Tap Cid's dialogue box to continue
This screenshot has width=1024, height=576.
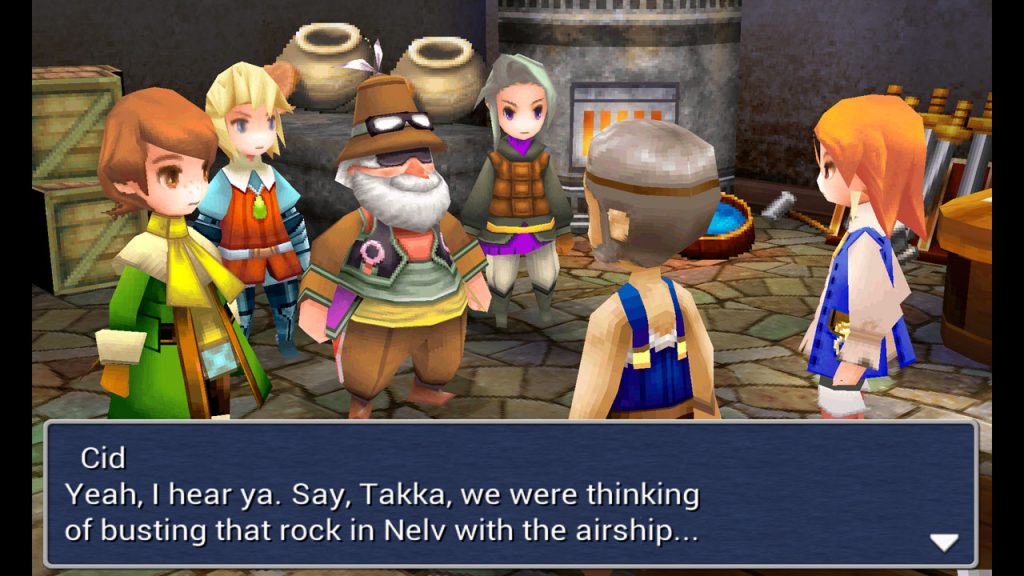point(510,495)
